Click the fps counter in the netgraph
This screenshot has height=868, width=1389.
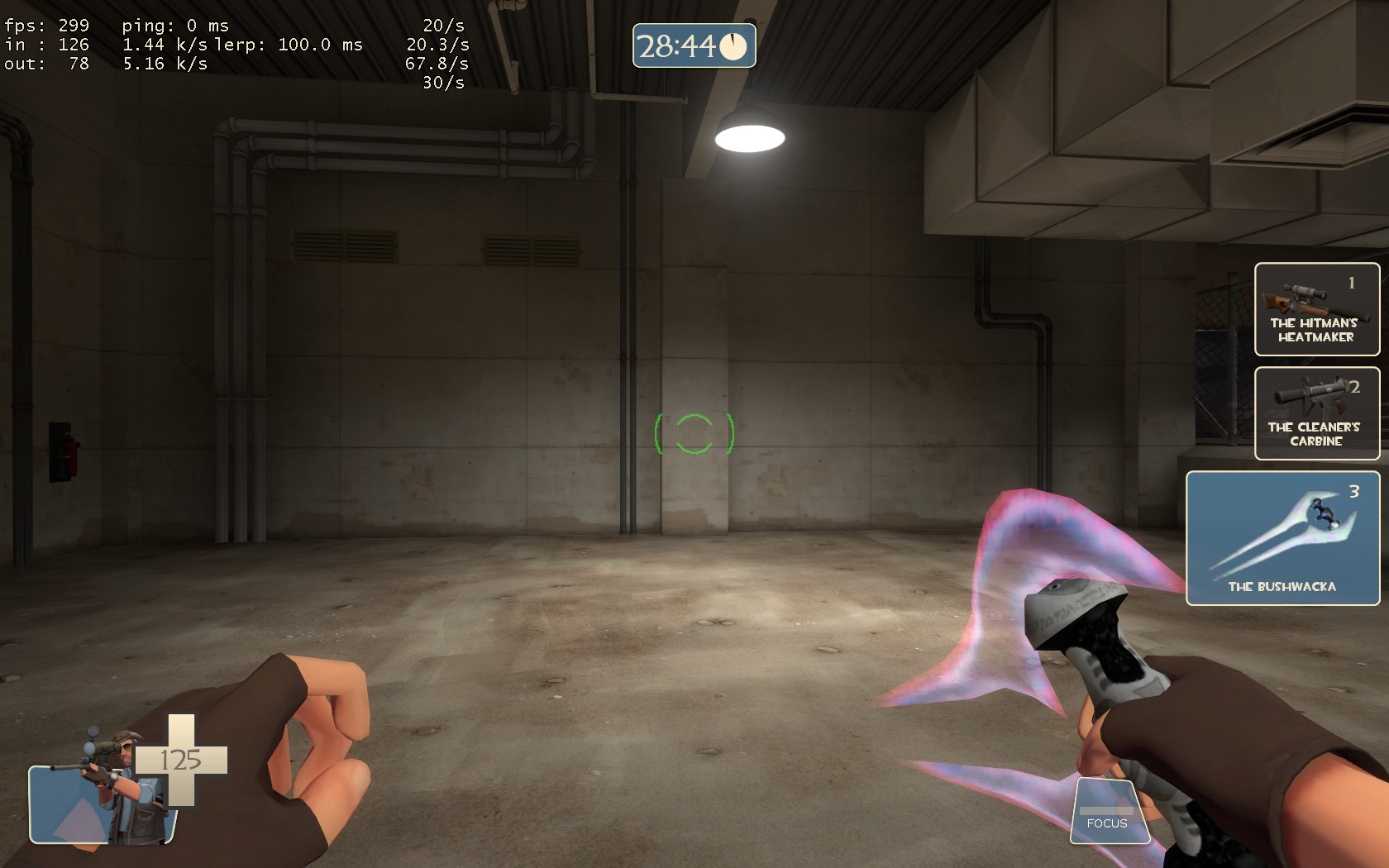47,26
